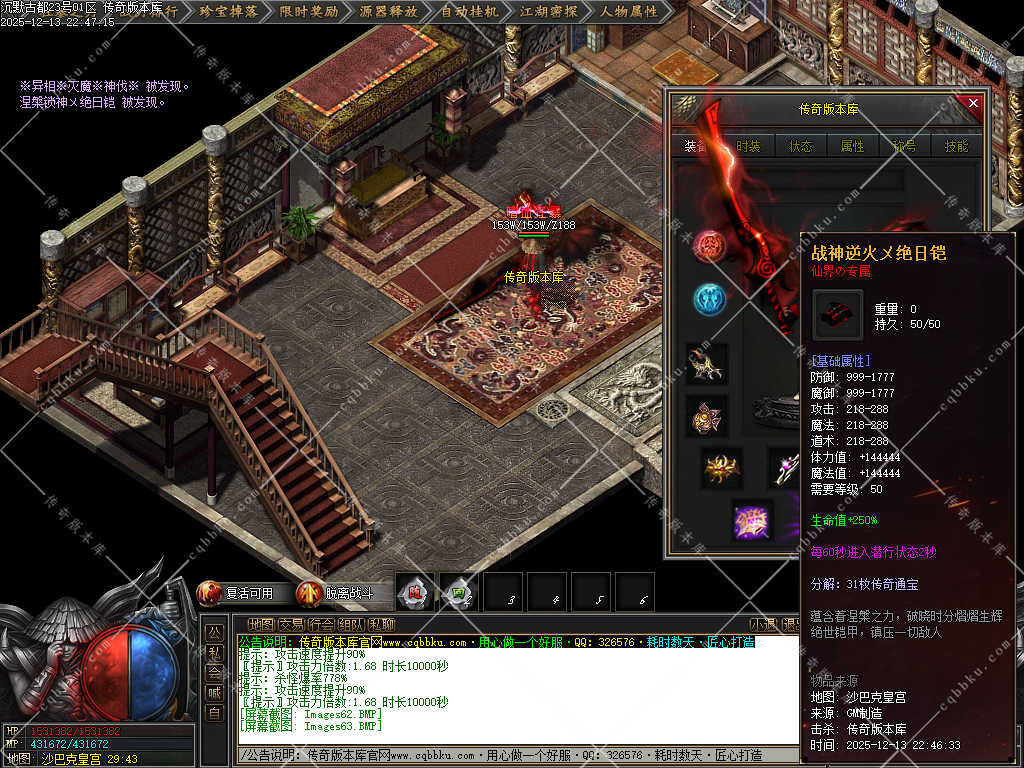
Task: Toggle 自动挂机 auto-battle
Action: click(469, 12)
